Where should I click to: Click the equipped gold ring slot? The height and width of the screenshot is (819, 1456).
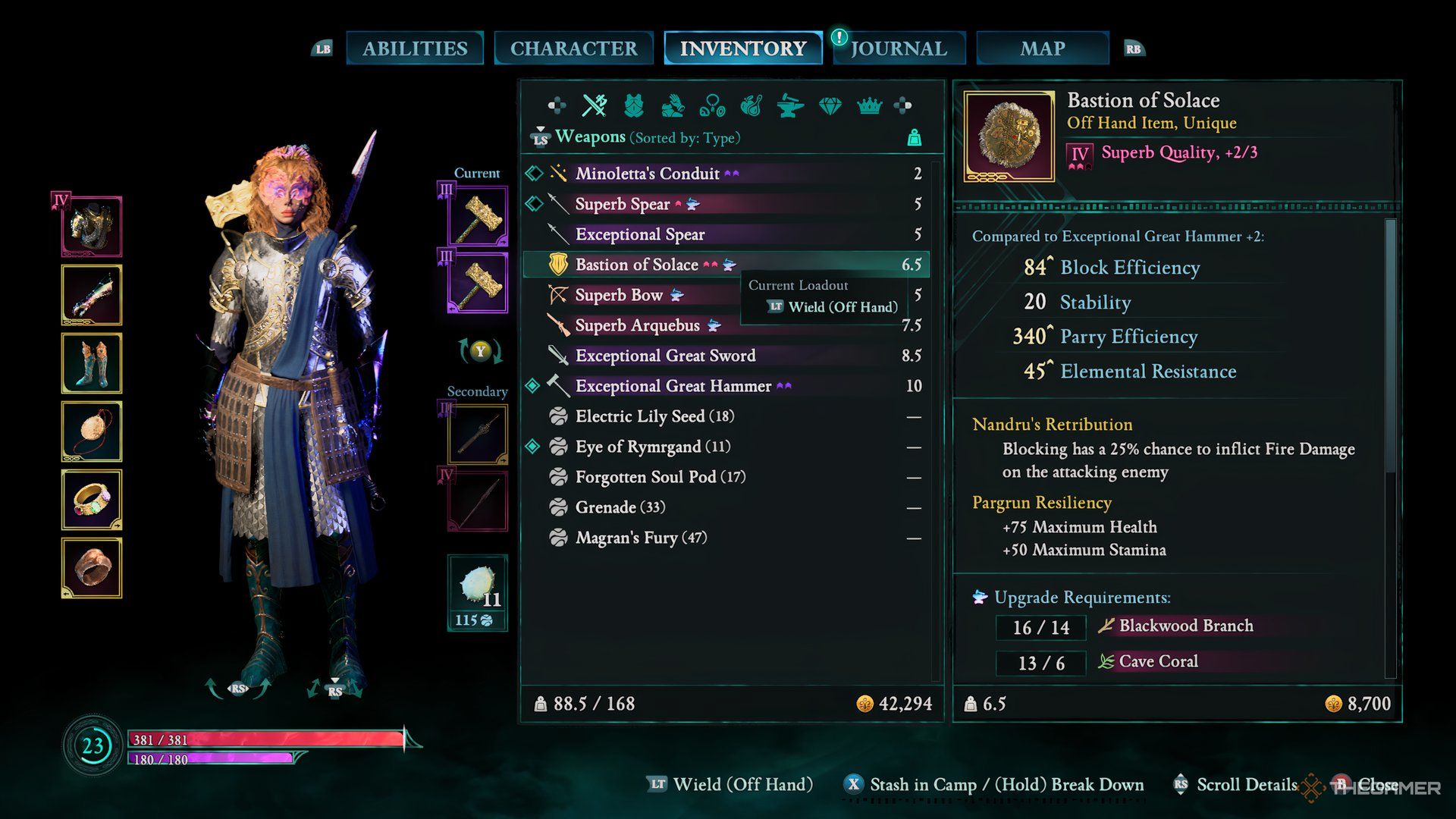tap(92, 500)
